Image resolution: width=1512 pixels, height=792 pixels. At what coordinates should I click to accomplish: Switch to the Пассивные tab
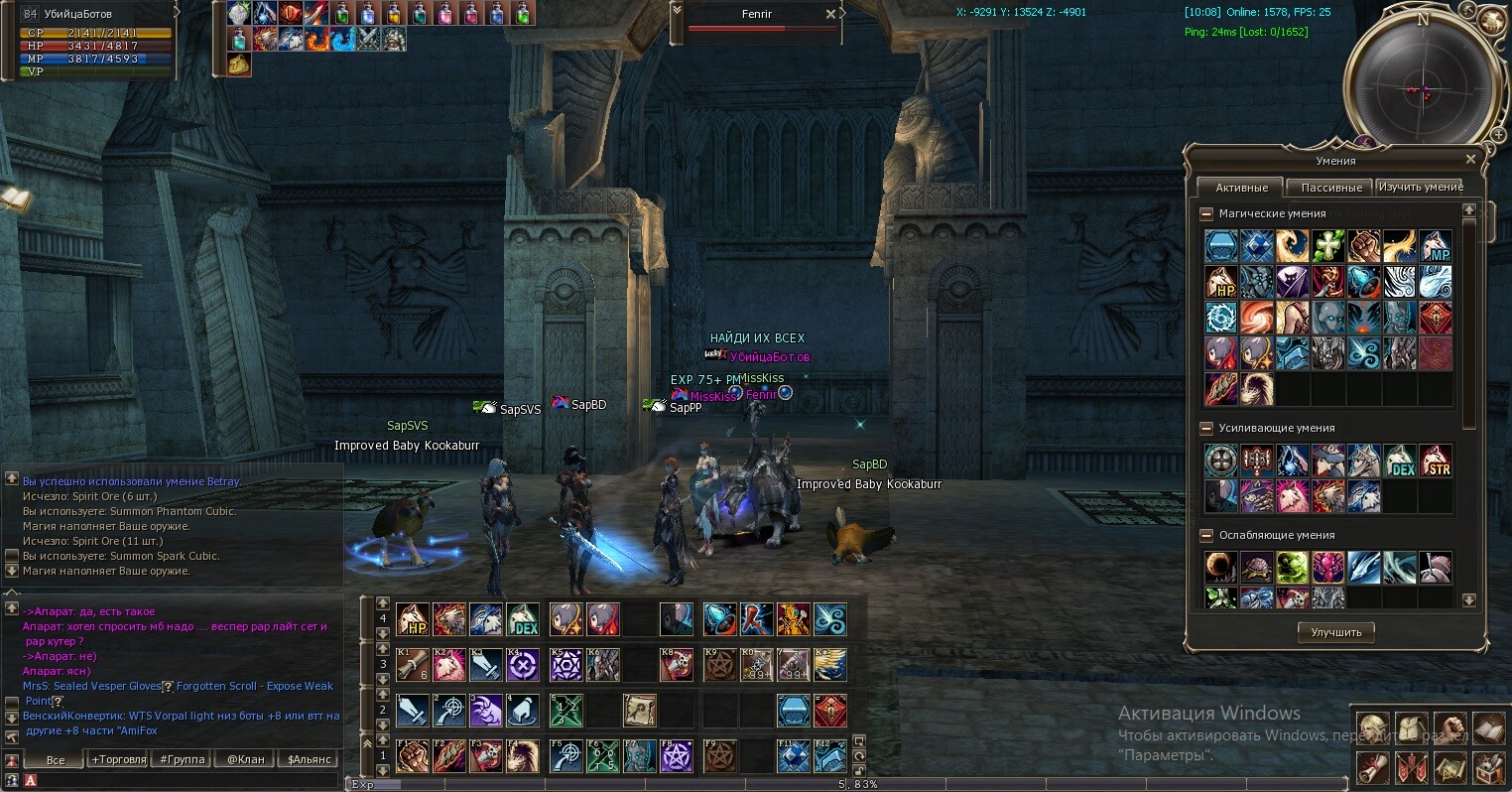1330,188
